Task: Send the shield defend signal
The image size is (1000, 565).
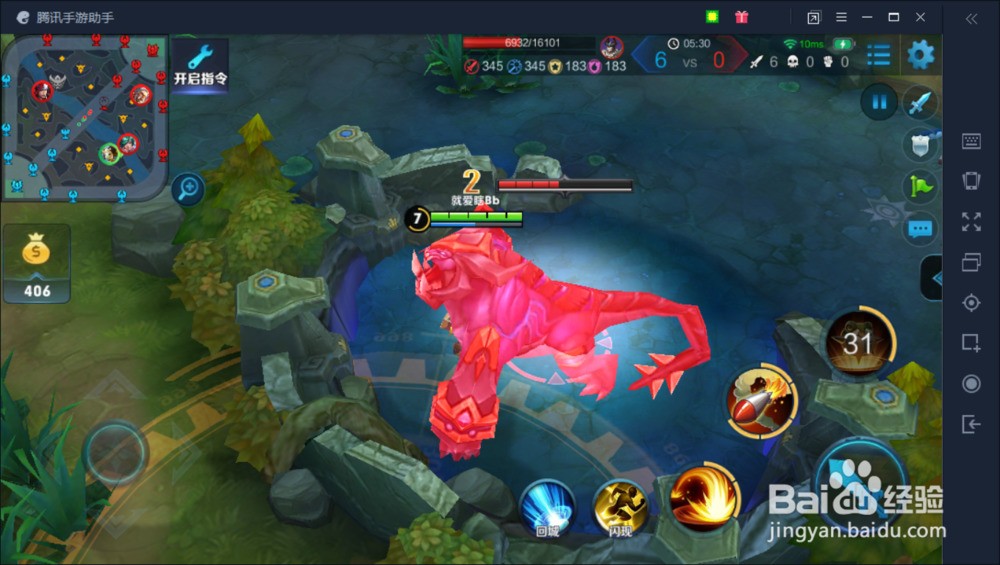Action: (x=920, y=145)
